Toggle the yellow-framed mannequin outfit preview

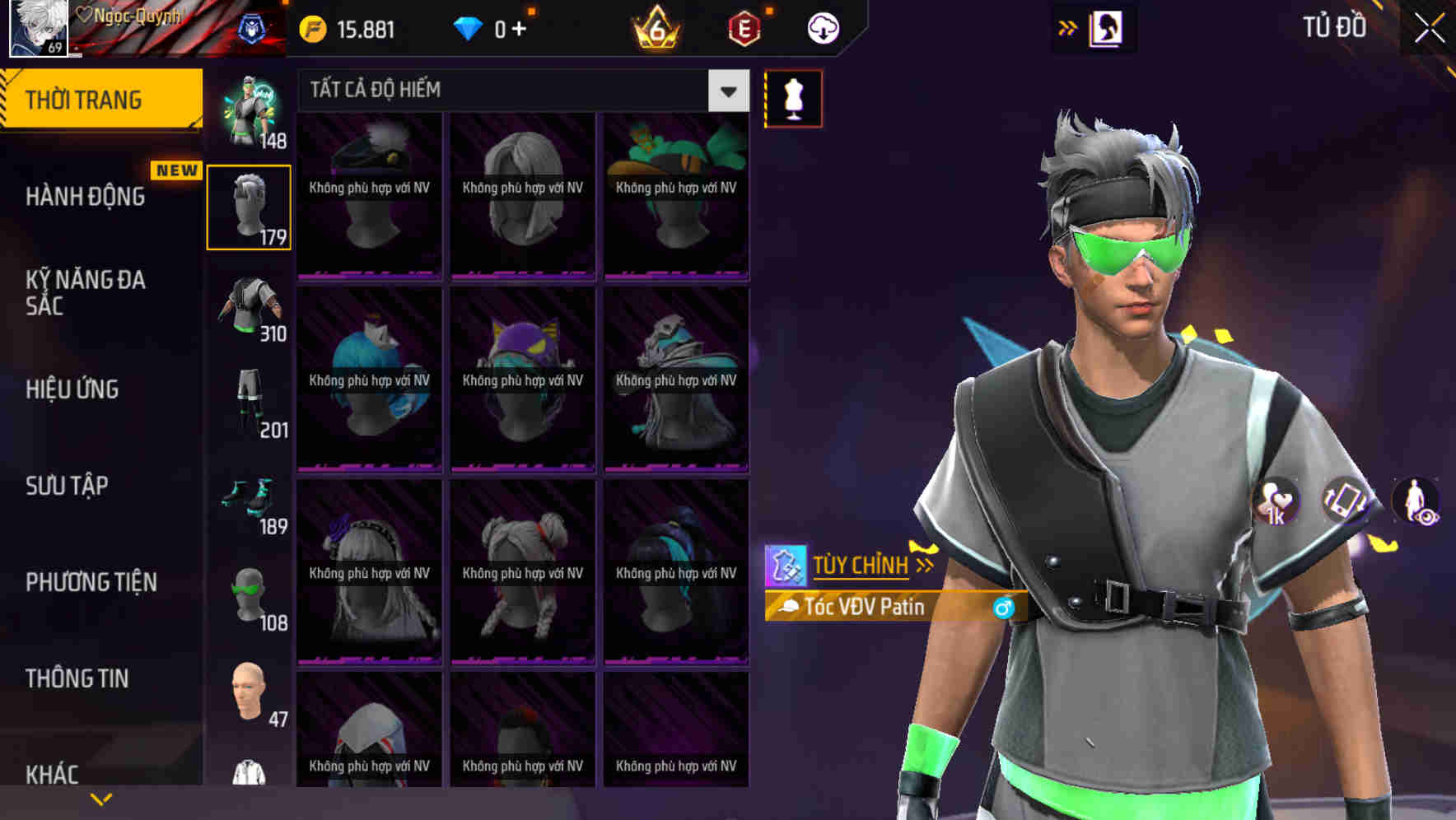tap(793, 97)
